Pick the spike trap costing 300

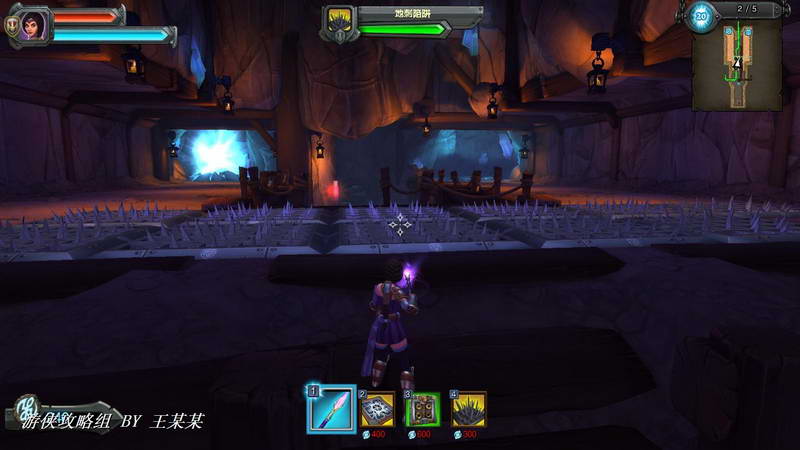tap(468, 409)
